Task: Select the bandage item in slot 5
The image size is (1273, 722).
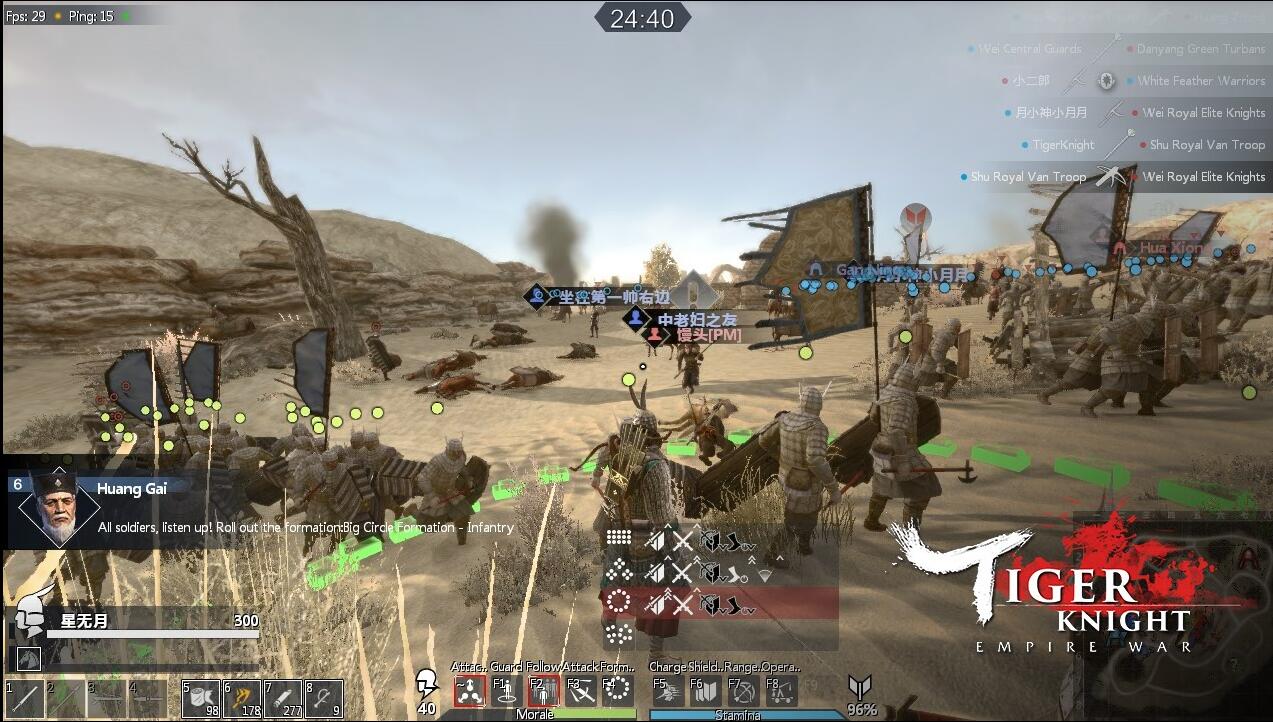Action: pyautogui.click(x=201, y=698)
